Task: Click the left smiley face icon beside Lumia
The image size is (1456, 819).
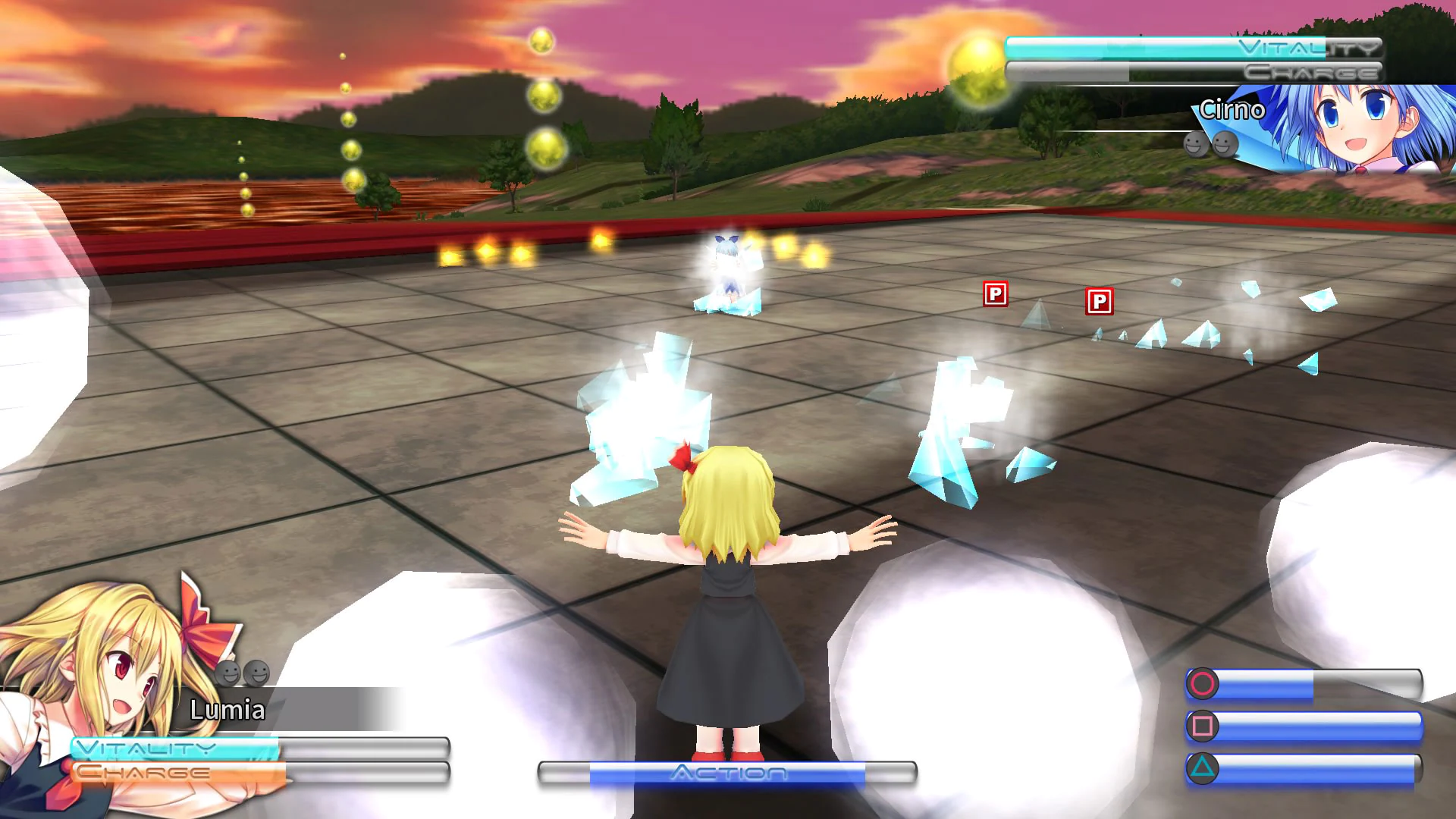Action: tap(227, 673)
